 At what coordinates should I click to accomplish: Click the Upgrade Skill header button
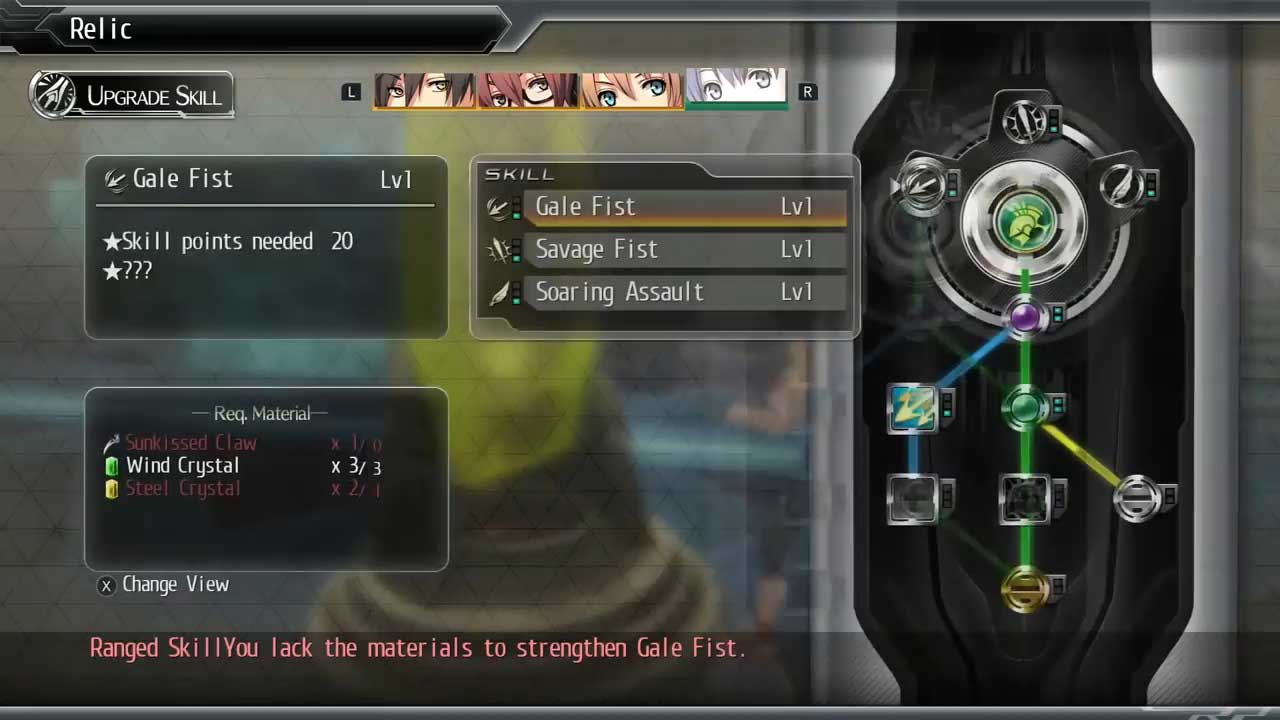(132, 96)
